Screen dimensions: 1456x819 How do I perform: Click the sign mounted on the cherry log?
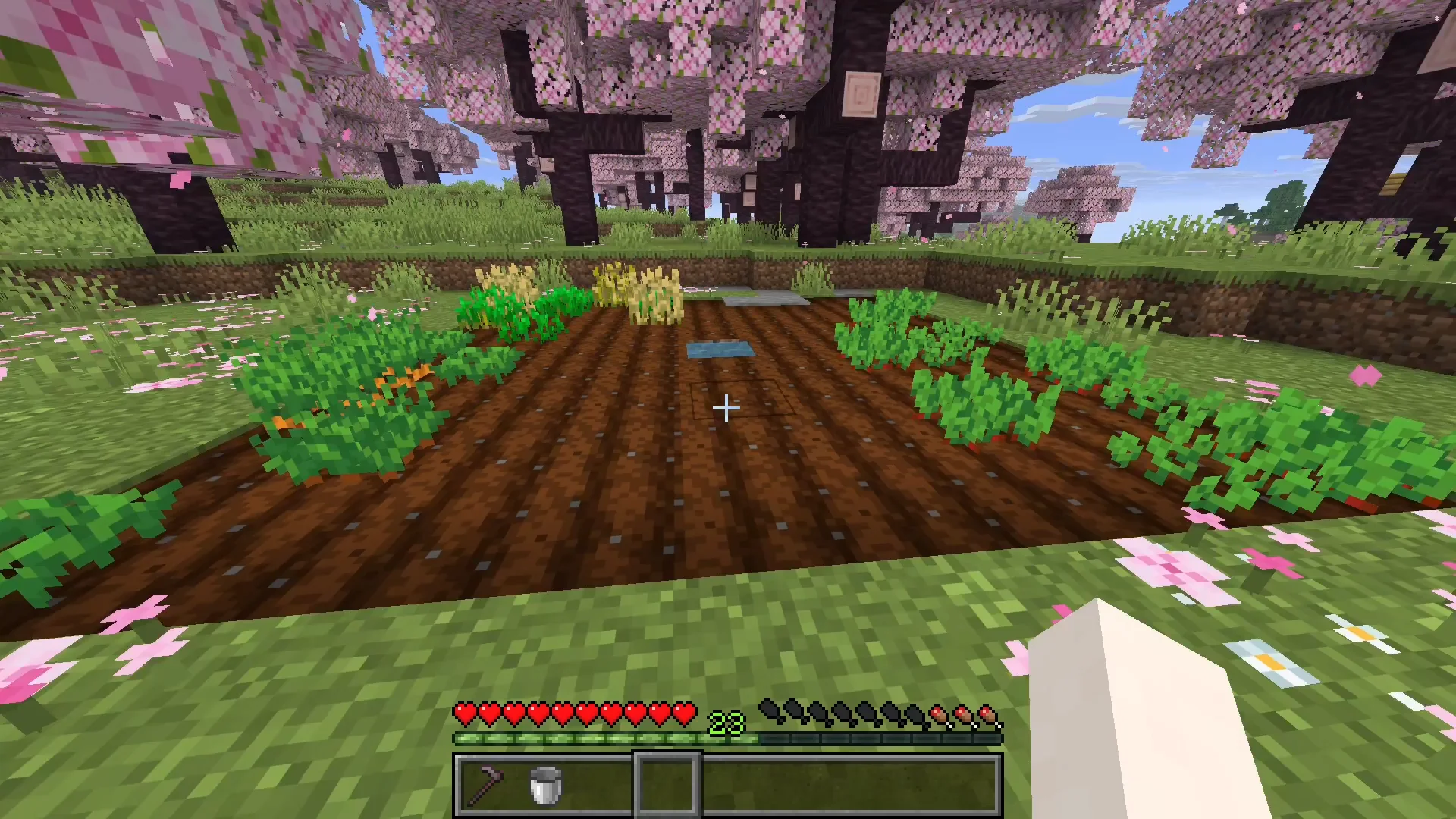[861, 94]
